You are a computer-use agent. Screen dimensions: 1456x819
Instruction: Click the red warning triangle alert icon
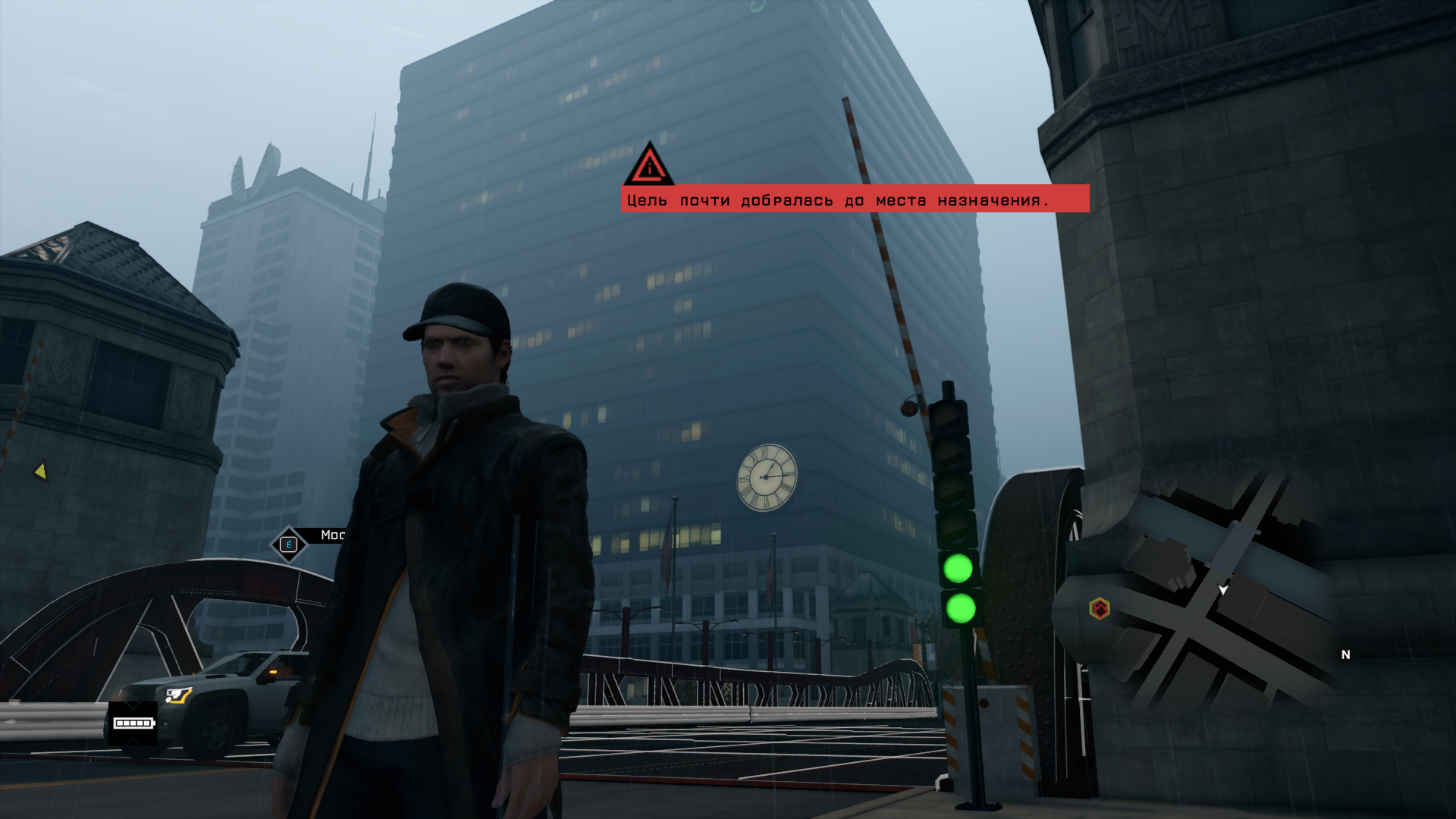tap(649, 165)
